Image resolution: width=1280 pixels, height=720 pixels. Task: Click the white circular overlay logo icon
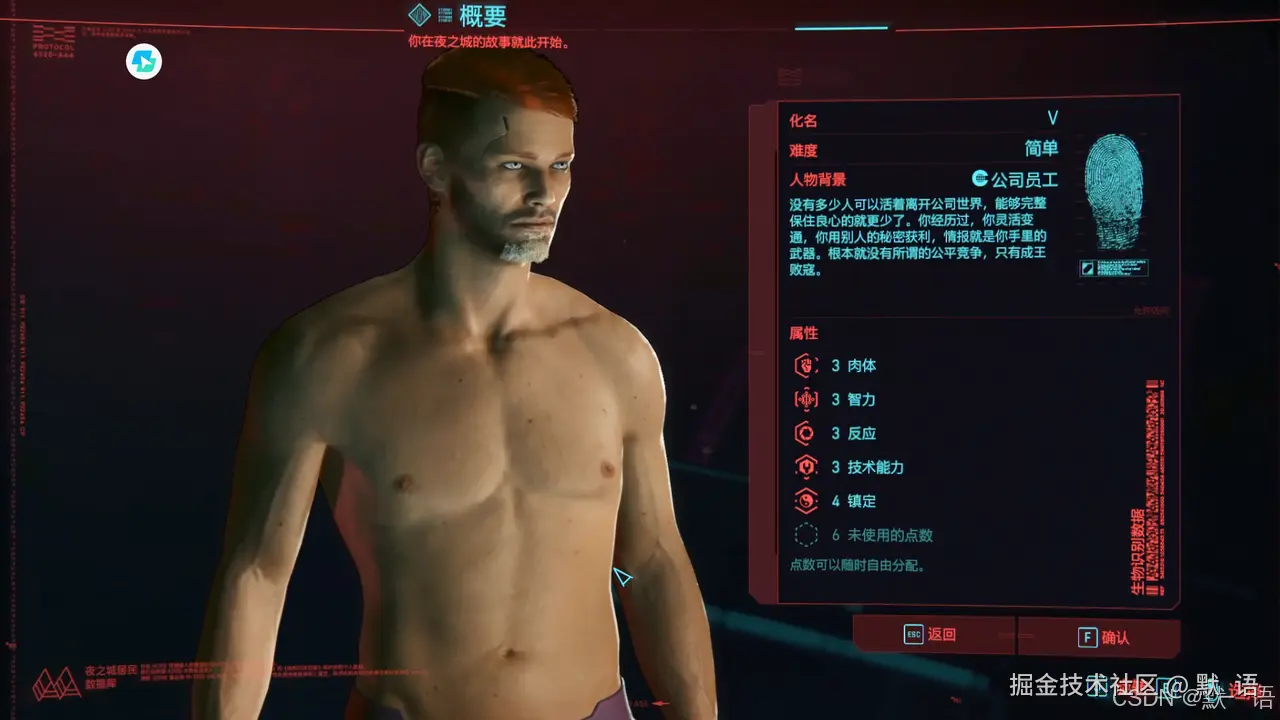[x=144, y=62]
